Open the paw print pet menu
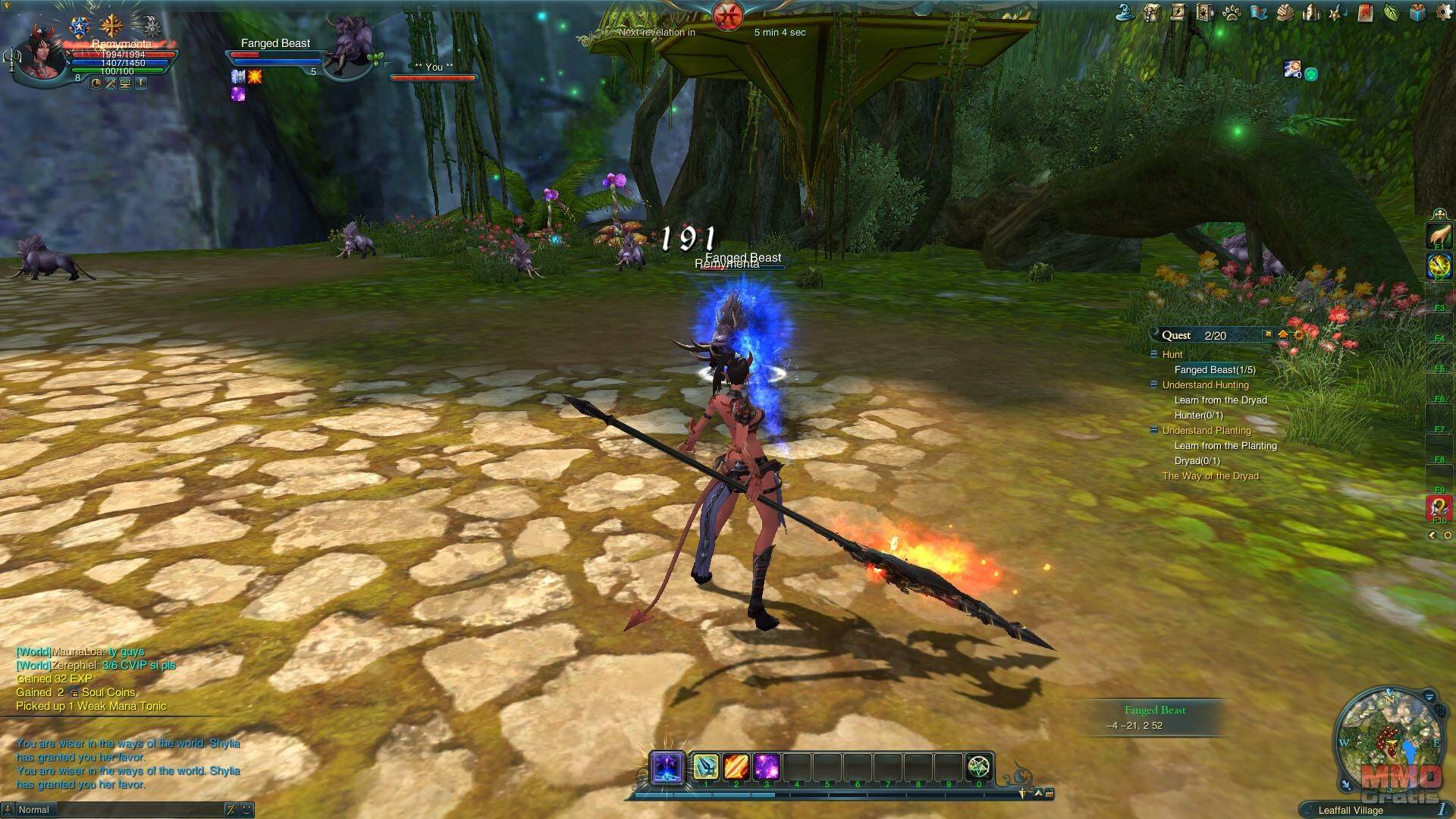 (1231, 12)
